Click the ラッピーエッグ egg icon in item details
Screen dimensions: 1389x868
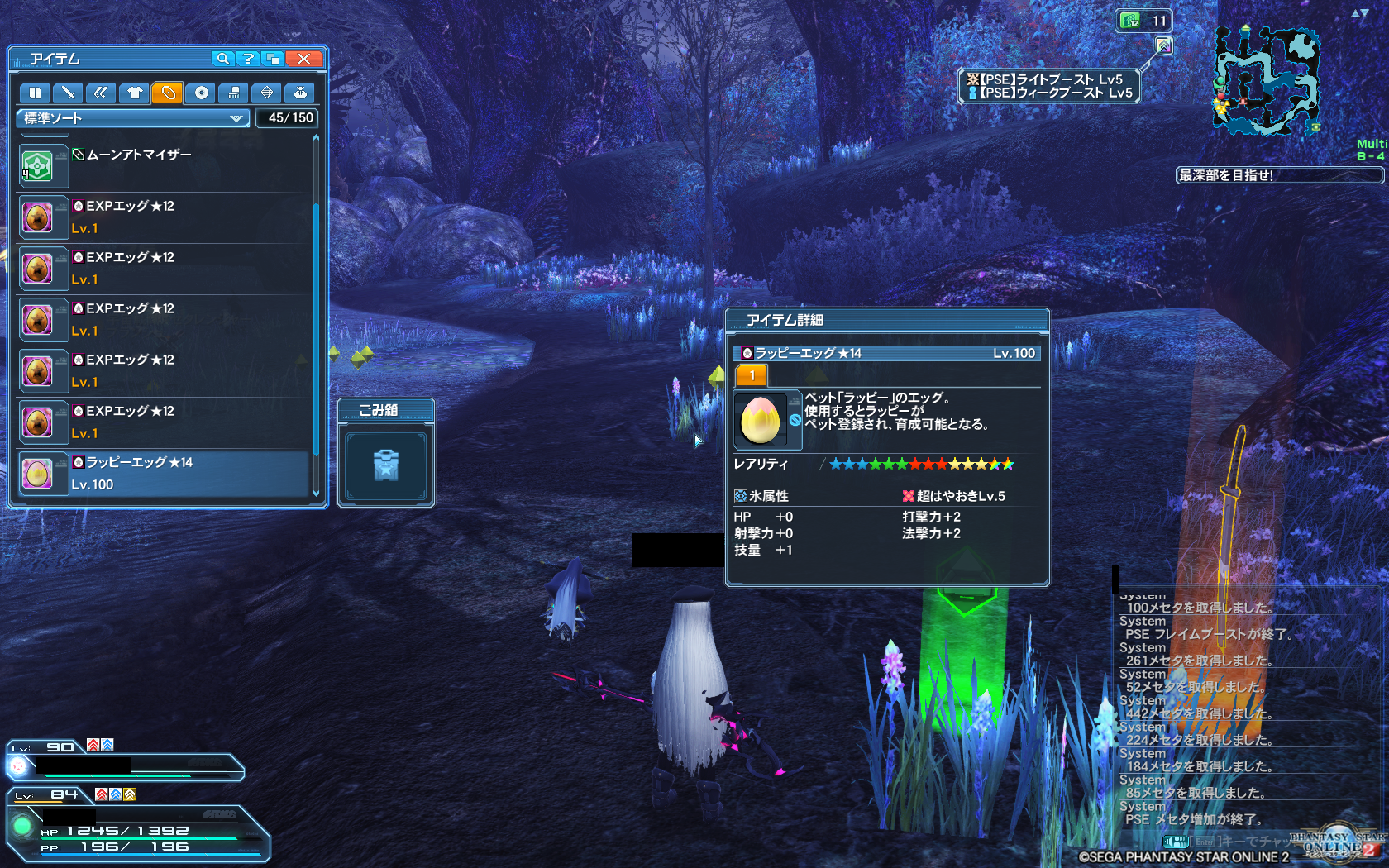tap(761, 419)
